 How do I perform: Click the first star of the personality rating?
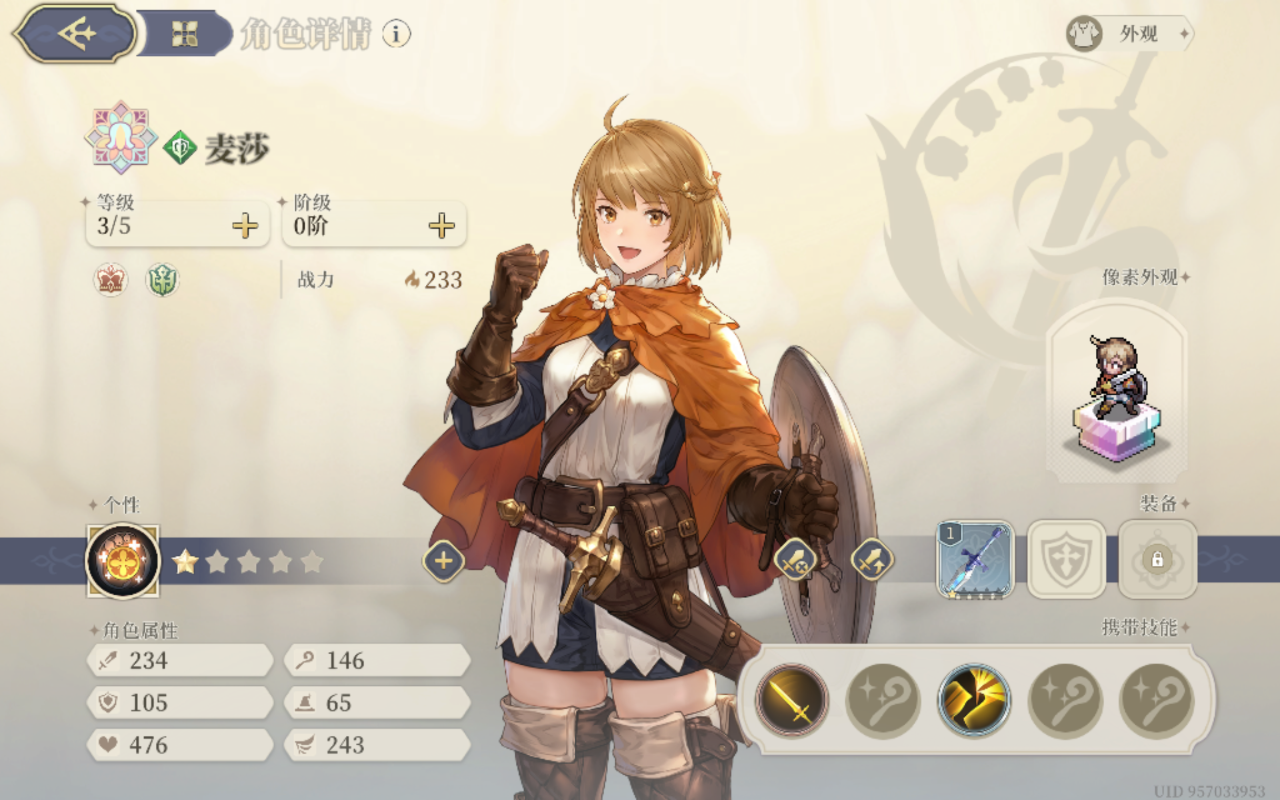click(185, 561)
